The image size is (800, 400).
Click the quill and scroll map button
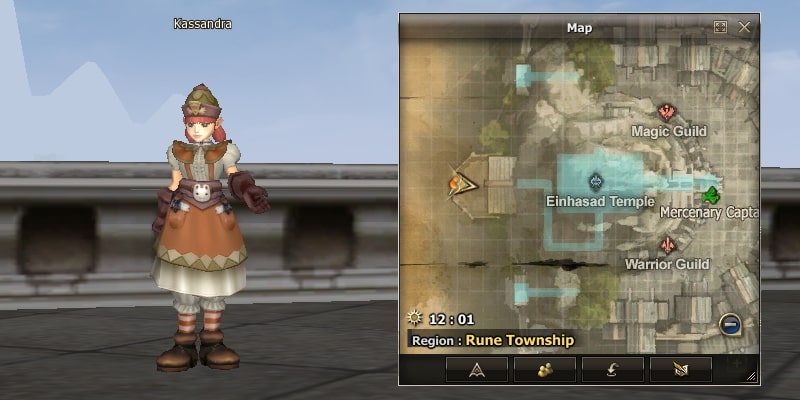point(680,369)
